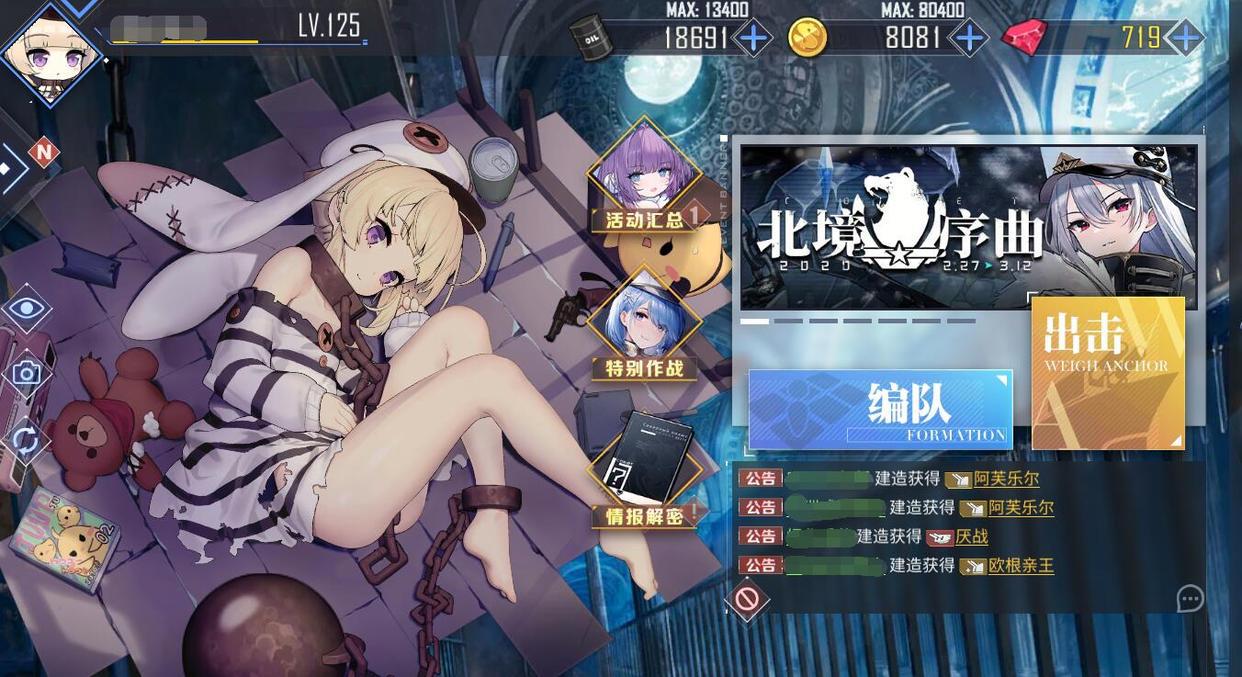1242x677 pixels.
Task: Open the 特别作战 special operation
Action: 645,325
